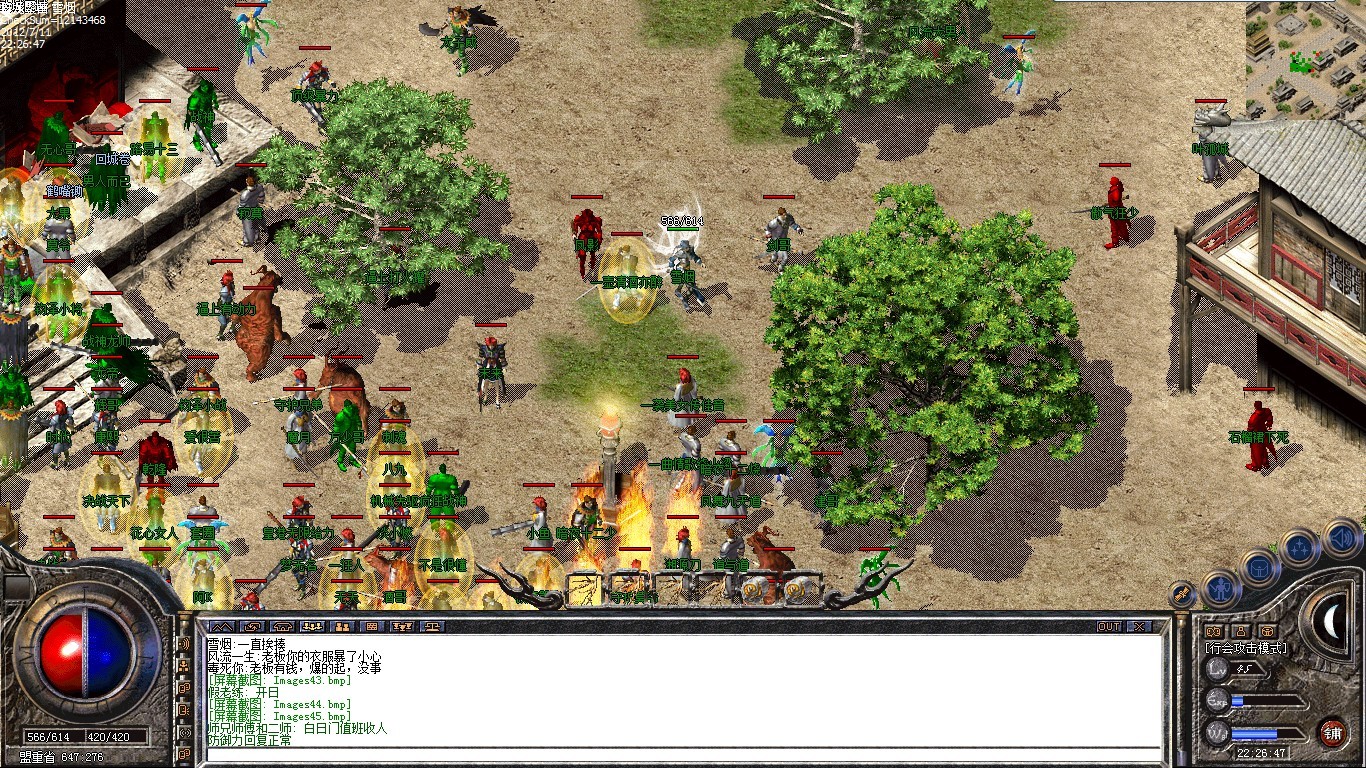Click the OUT button above chat
Image resolution: width=1366 pixels, height=768 pixels.
coord(1108,627)
